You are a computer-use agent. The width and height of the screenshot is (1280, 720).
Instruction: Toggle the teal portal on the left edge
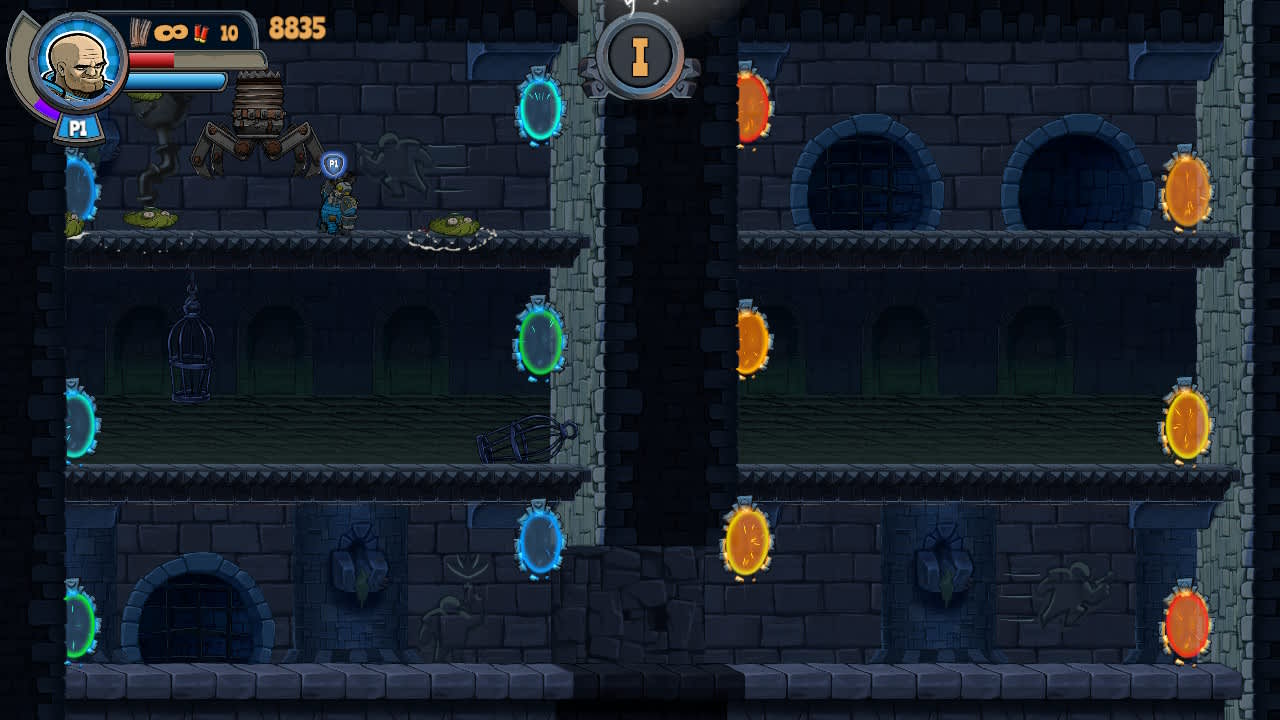coord(80,425)
